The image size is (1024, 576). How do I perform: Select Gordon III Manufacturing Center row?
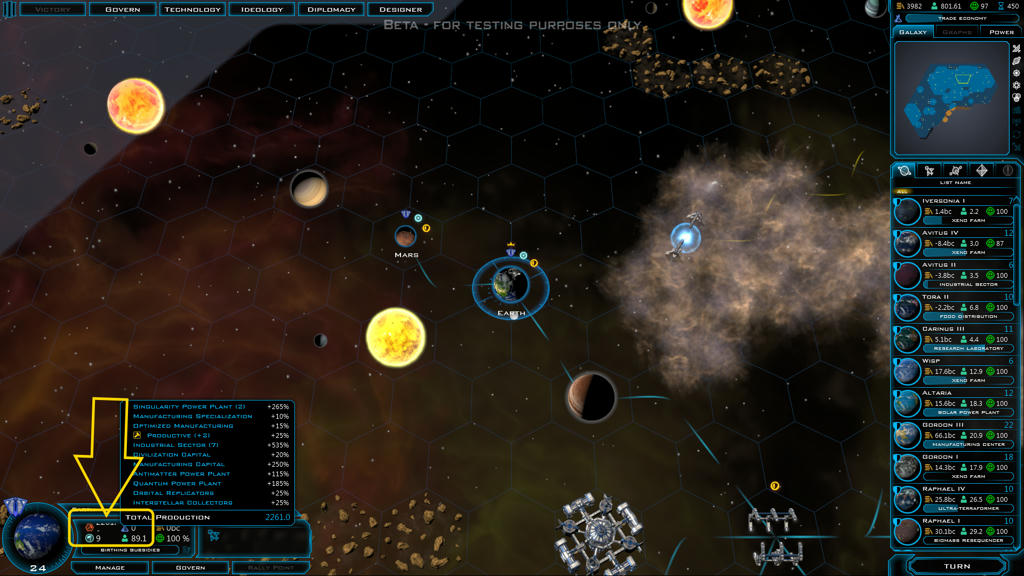pos(955,435)
